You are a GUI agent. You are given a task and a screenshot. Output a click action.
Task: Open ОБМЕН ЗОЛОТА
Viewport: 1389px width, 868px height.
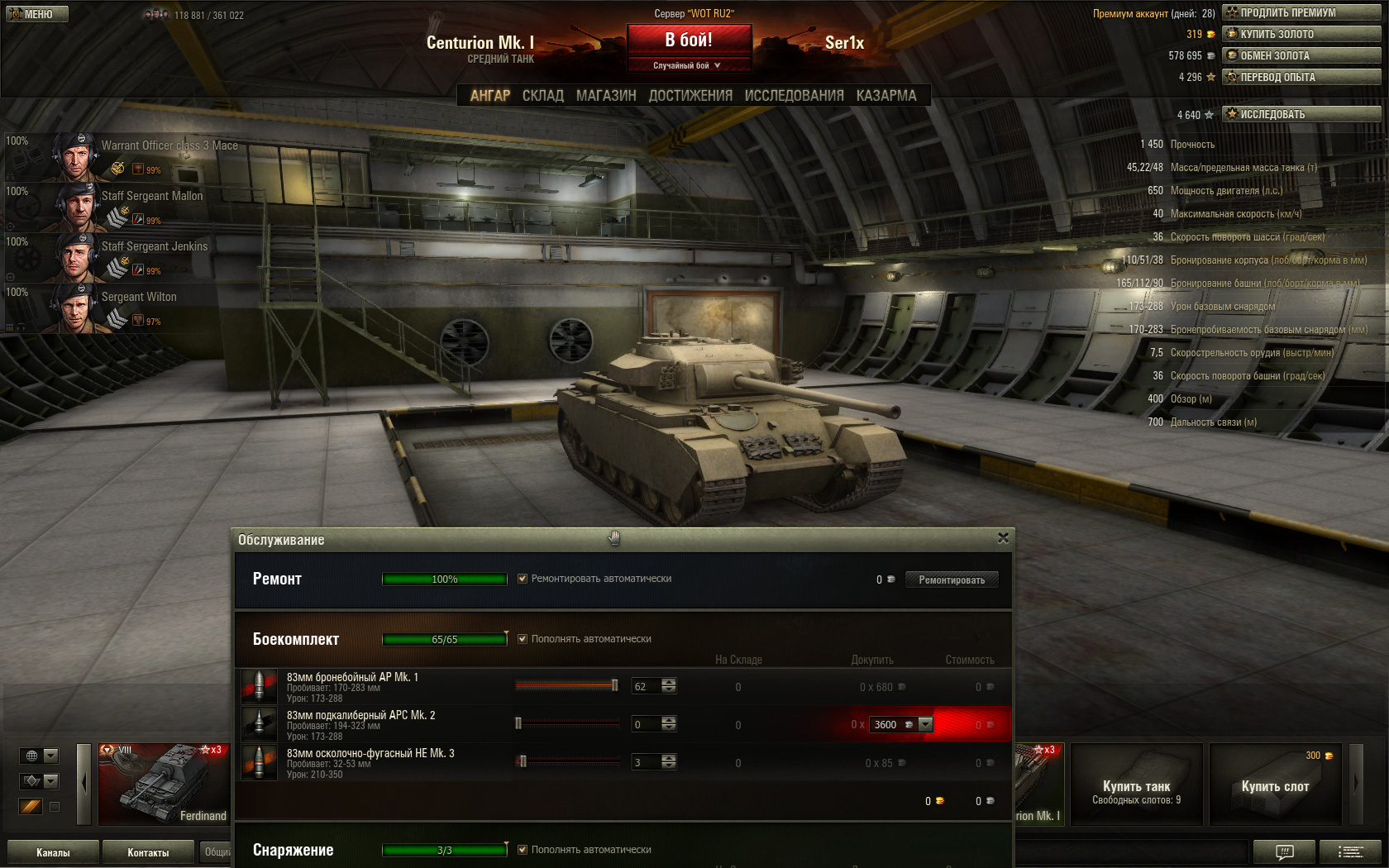click(x=1301, y=55)
